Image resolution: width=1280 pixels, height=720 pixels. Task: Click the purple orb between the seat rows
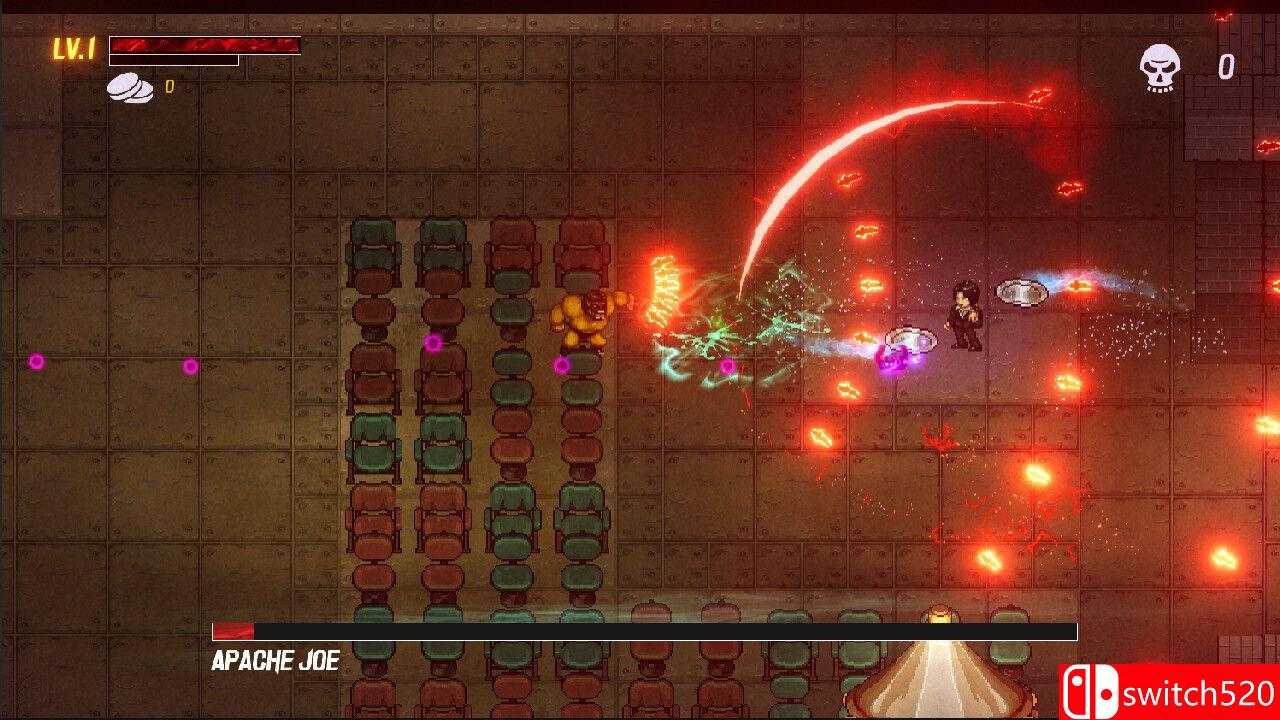[x=433, y=343]
